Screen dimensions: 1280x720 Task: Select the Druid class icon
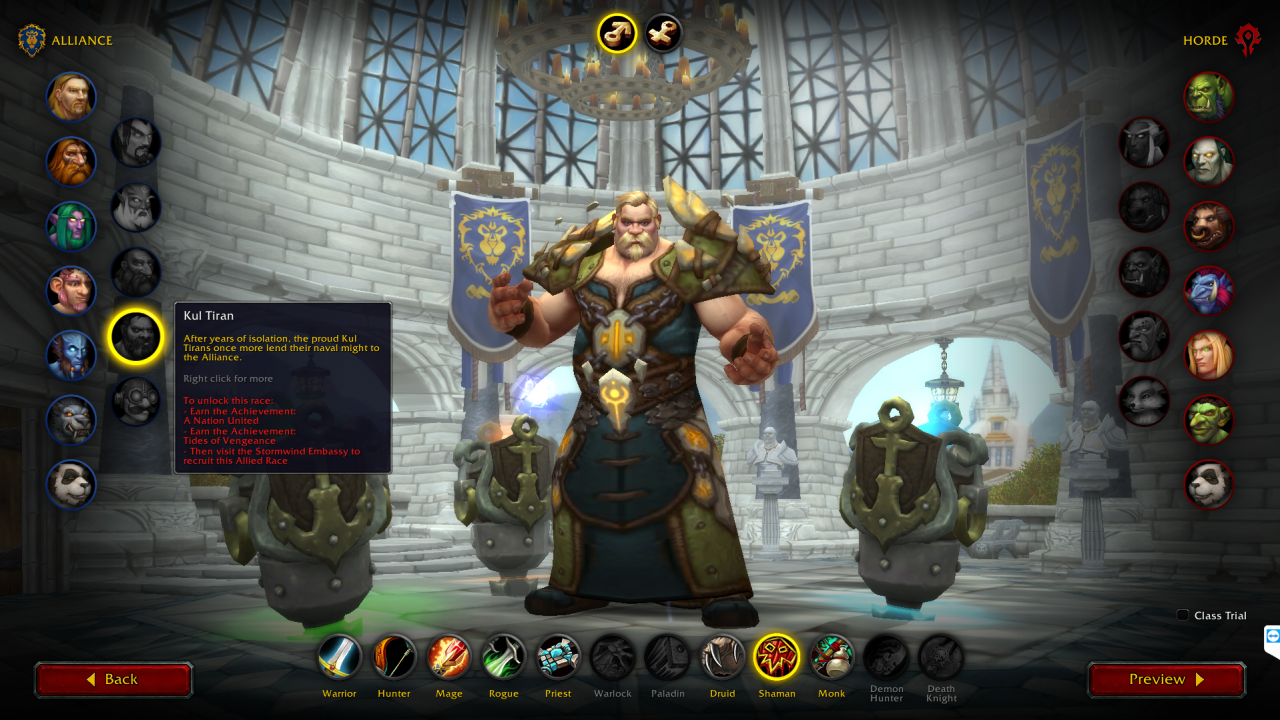722,656
